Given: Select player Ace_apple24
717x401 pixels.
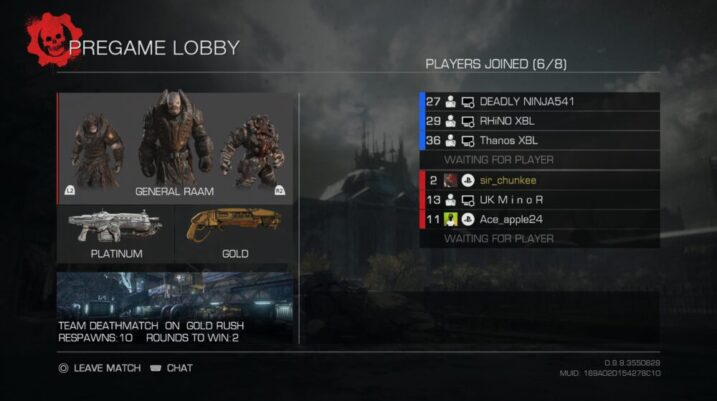Looking at the screenshot, I should [x=540, y=219].
